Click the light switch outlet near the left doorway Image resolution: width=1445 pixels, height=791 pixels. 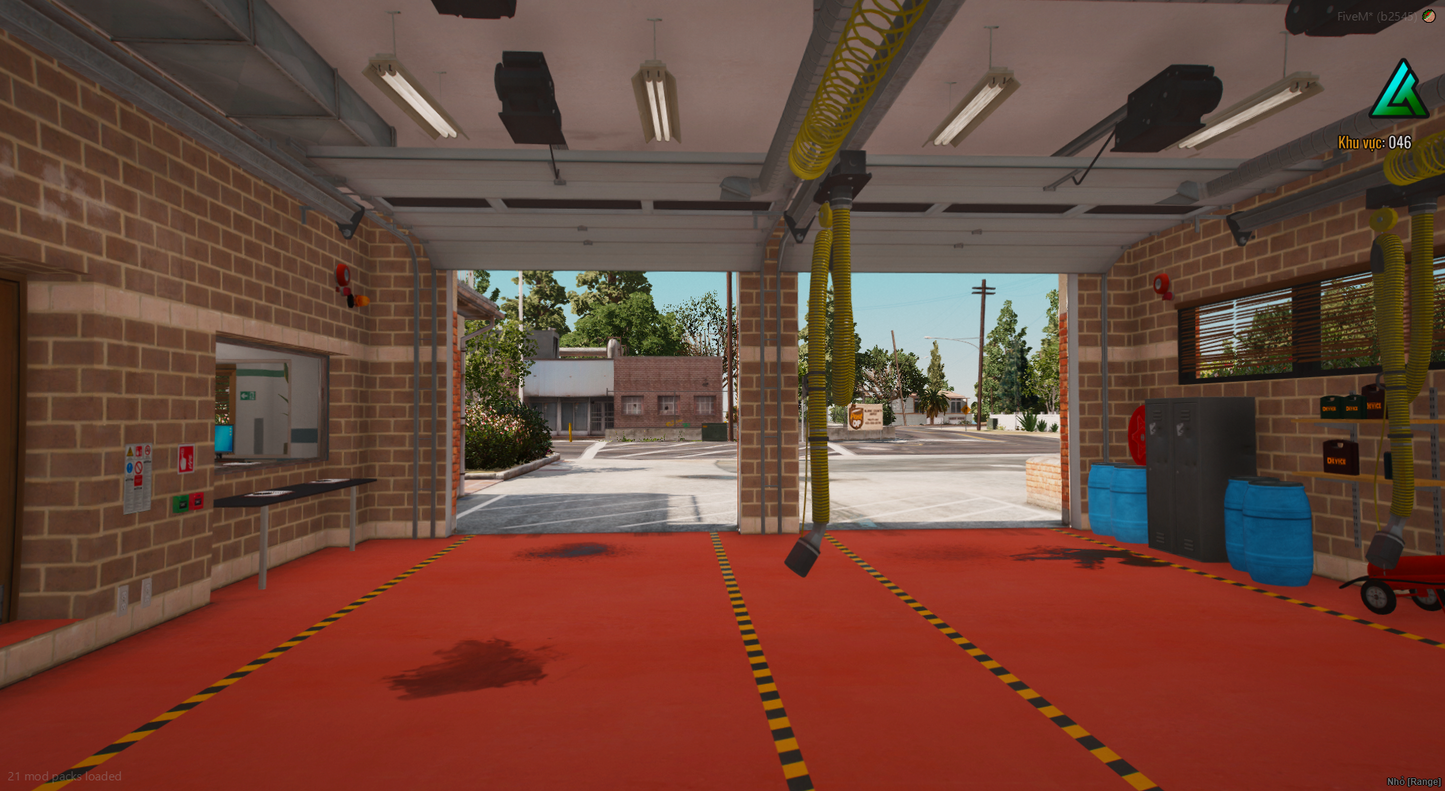[x=123, y=600]
